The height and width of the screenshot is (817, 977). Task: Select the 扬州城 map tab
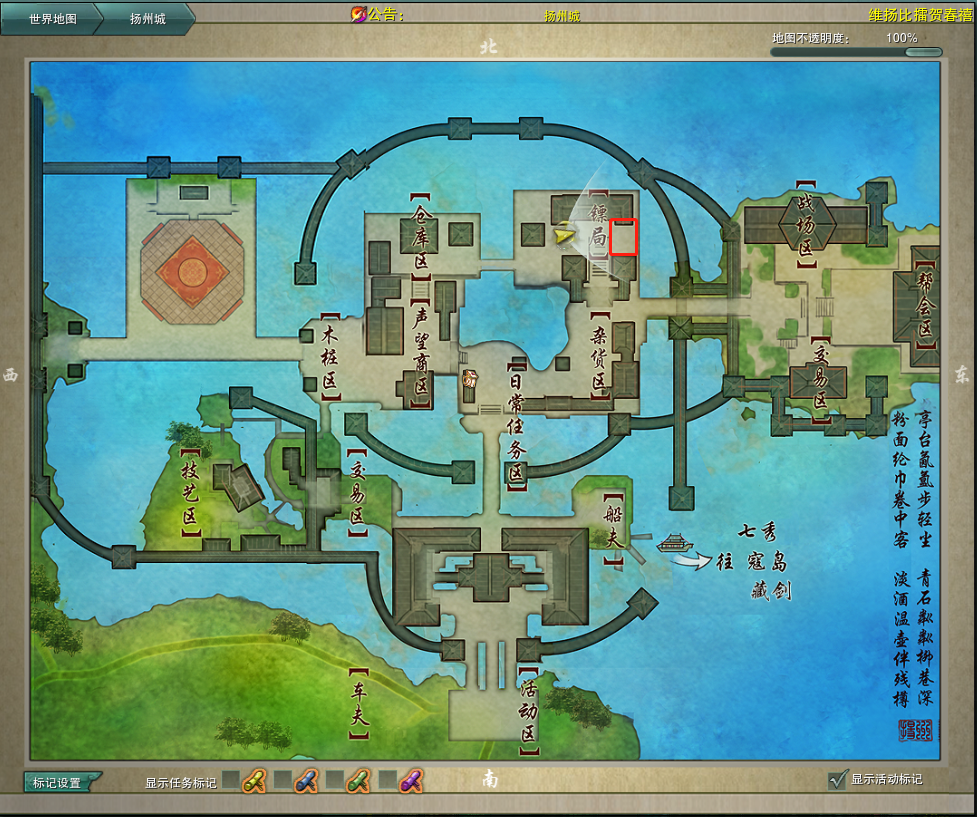point(147,18)
